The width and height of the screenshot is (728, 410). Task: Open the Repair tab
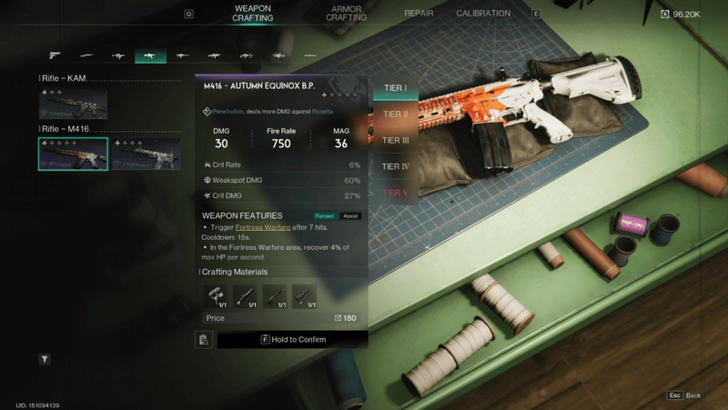418,14
